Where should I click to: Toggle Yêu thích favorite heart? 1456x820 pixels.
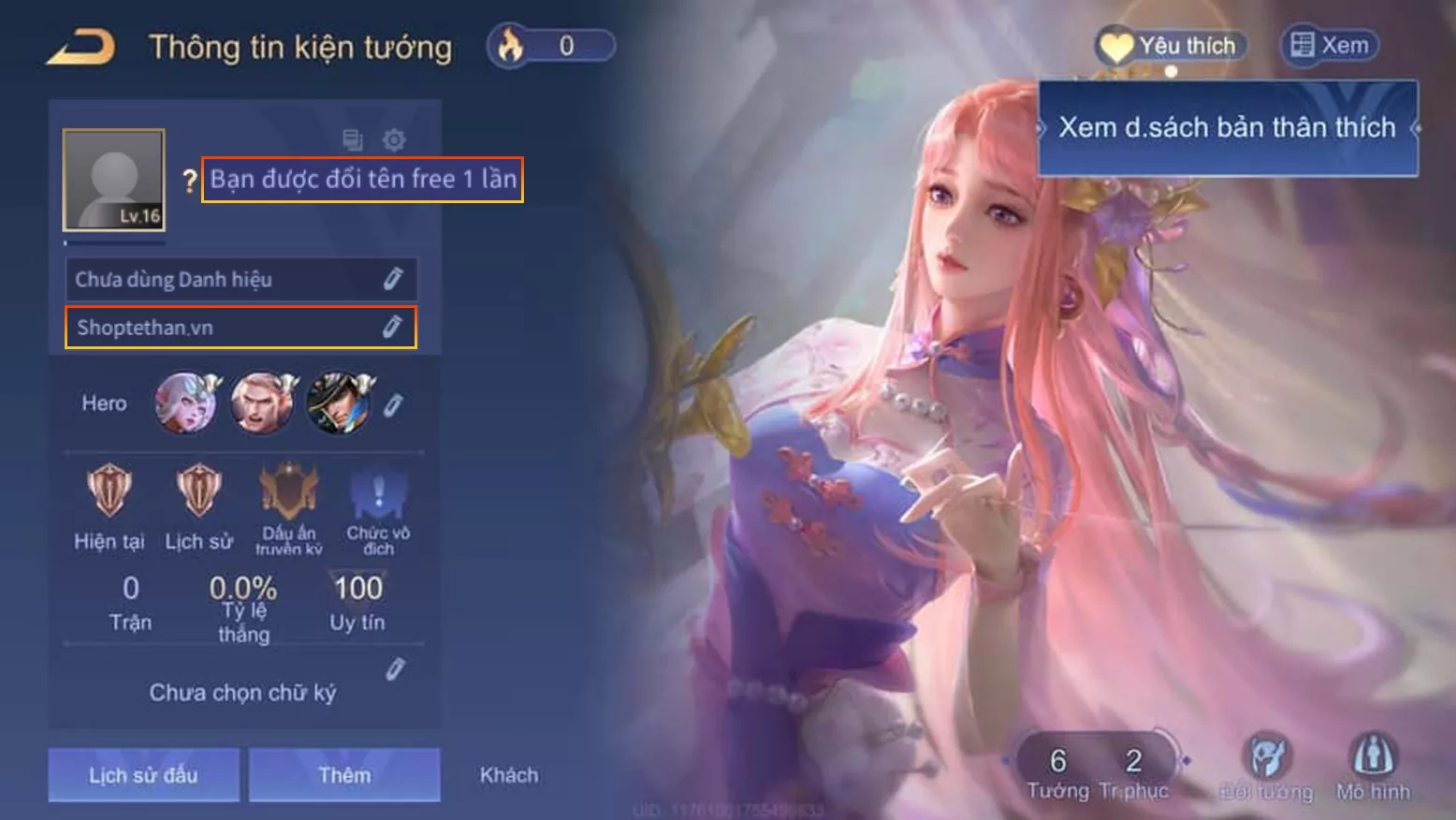[1169, 43]
